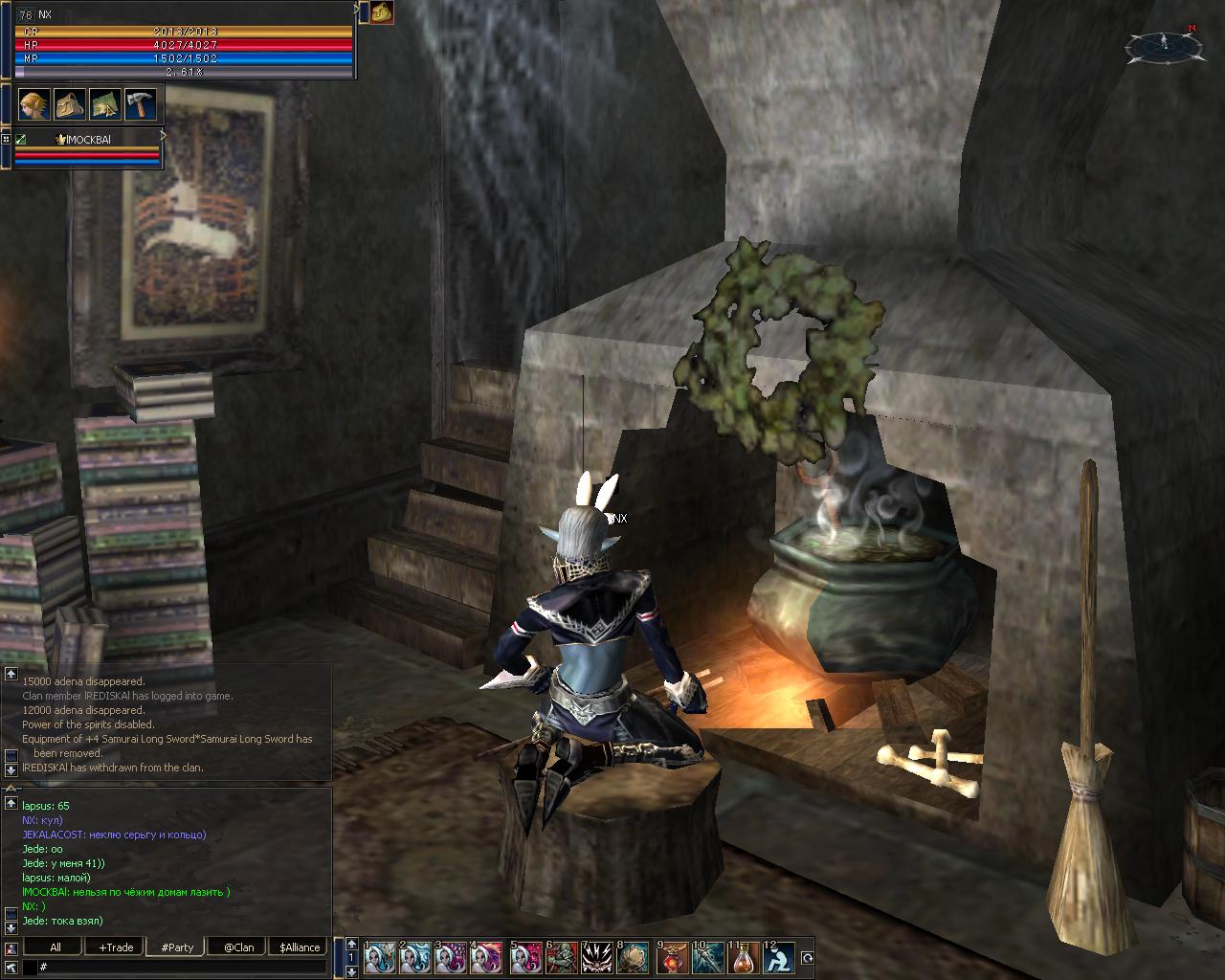The image size is (1225, 980).
Task: Focus the chat text input field
Action: (182, 968)
